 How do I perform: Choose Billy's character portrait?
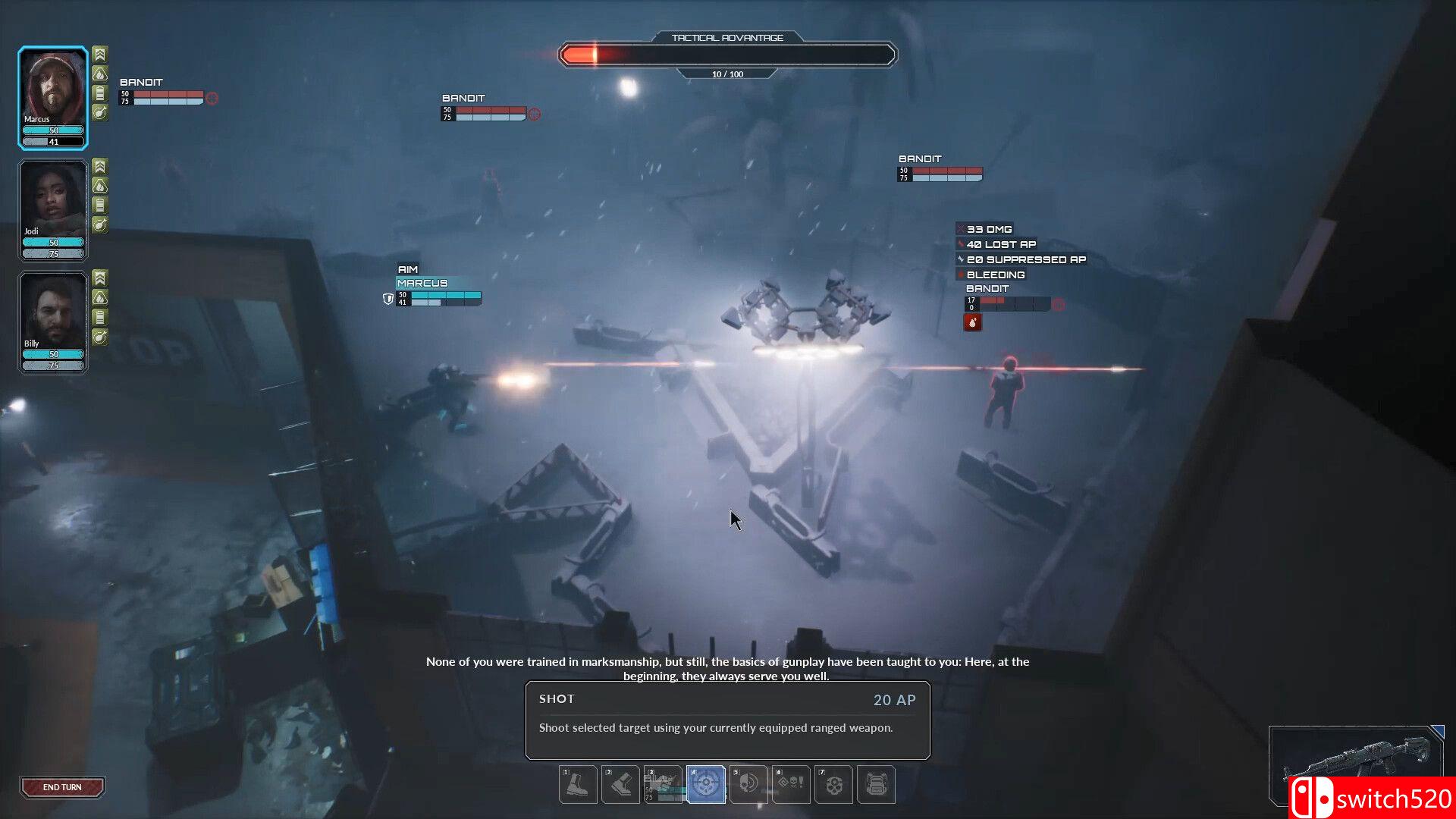click(52, 313)
